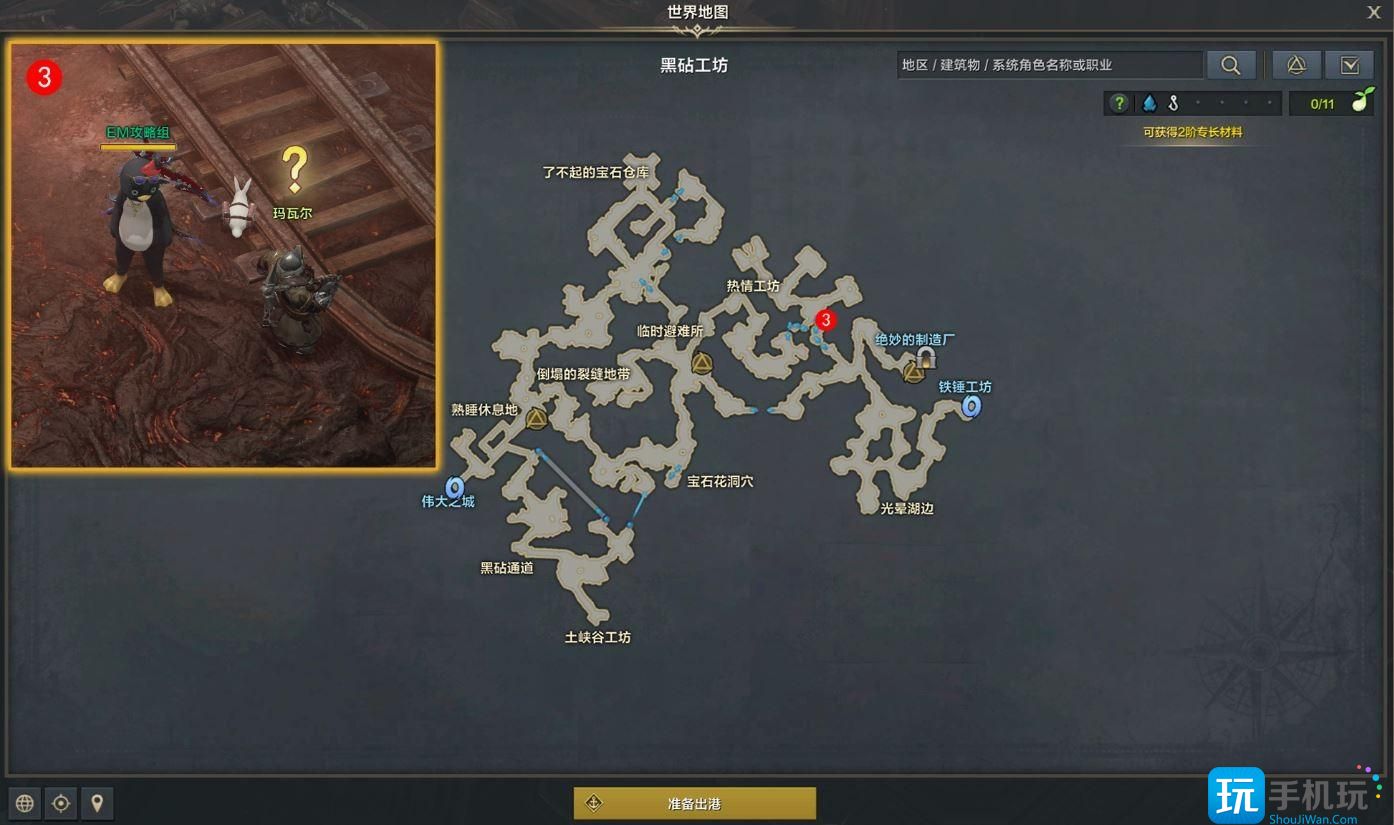Click the blue waypoint at 铁锤工坊
The image size is (1394, 825).
[x=969, y=407]
